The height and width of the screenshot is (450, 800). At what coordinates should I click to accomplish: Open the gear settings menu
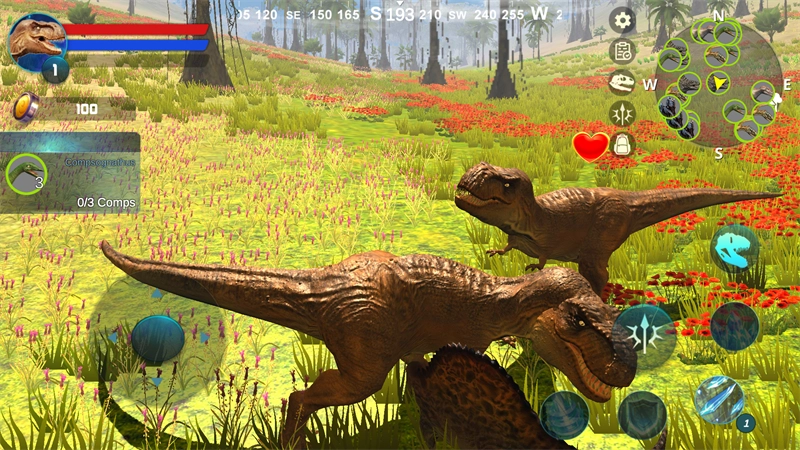coord(623,20)
